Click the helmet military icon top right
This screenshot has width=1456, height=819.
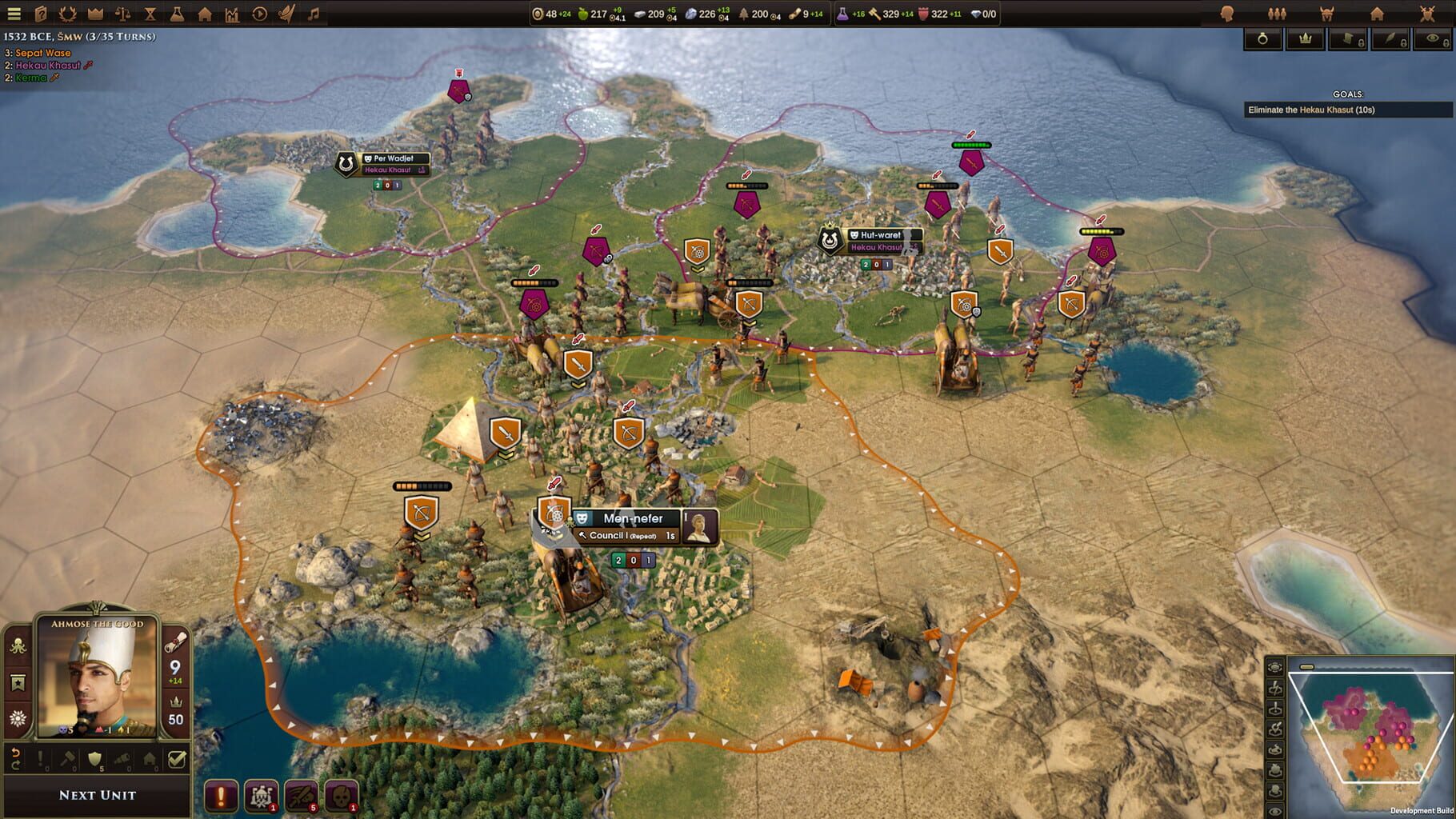[x=1326, y=14]
